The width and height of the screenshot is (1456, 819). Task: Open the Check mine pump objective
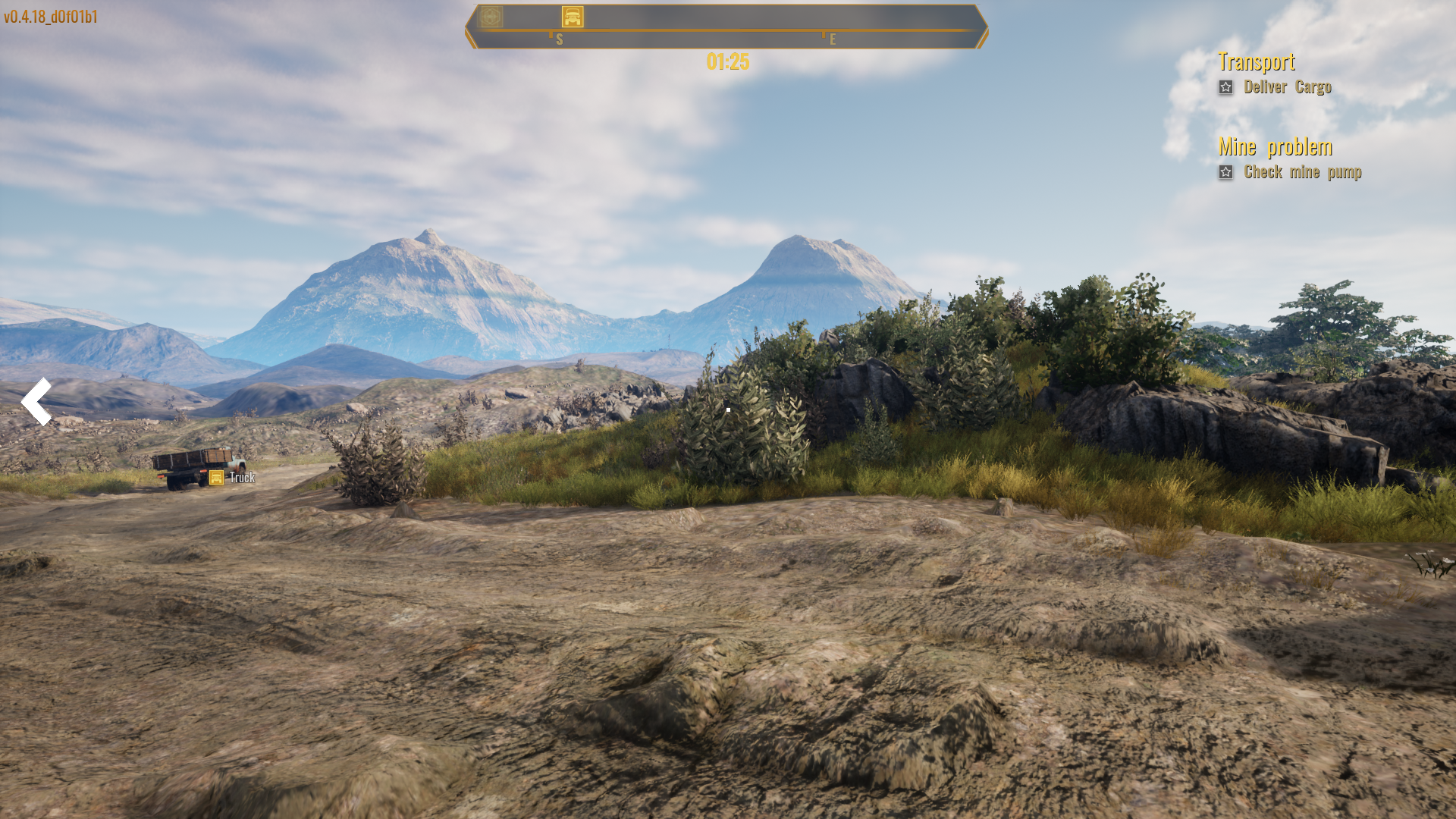point(1302,172)
